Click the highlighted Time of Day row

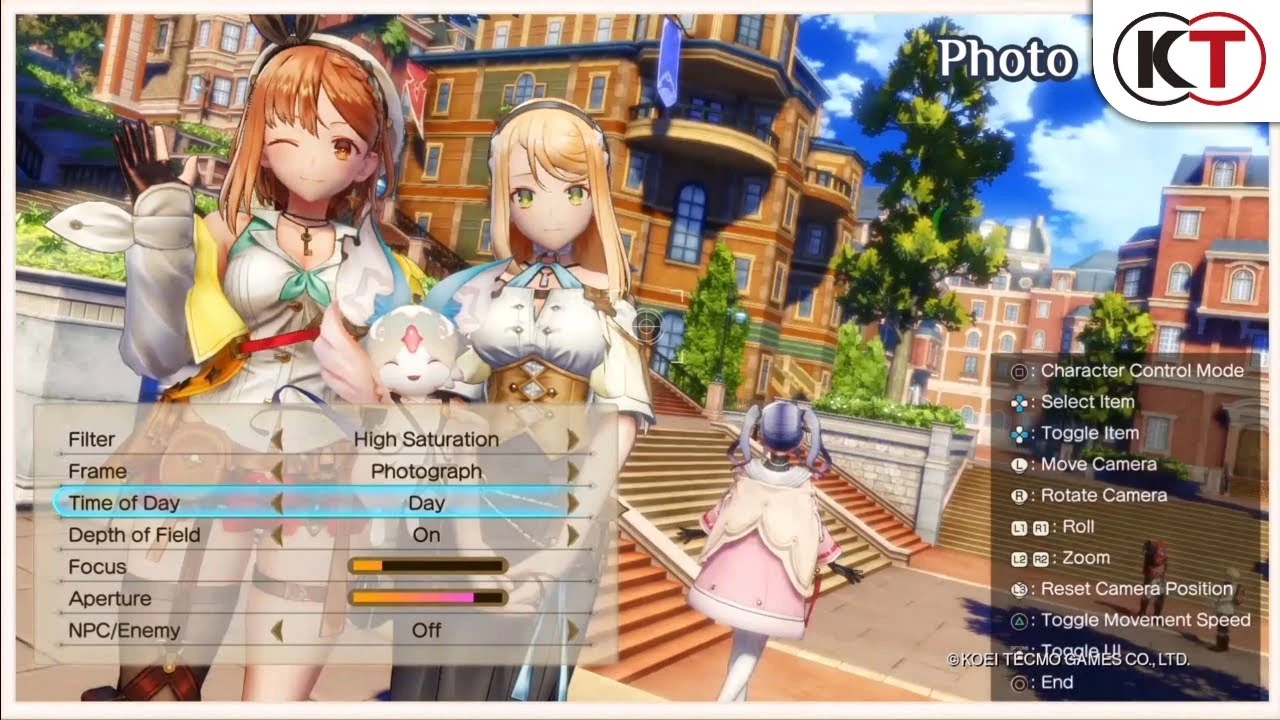click(x=122, y=503)
